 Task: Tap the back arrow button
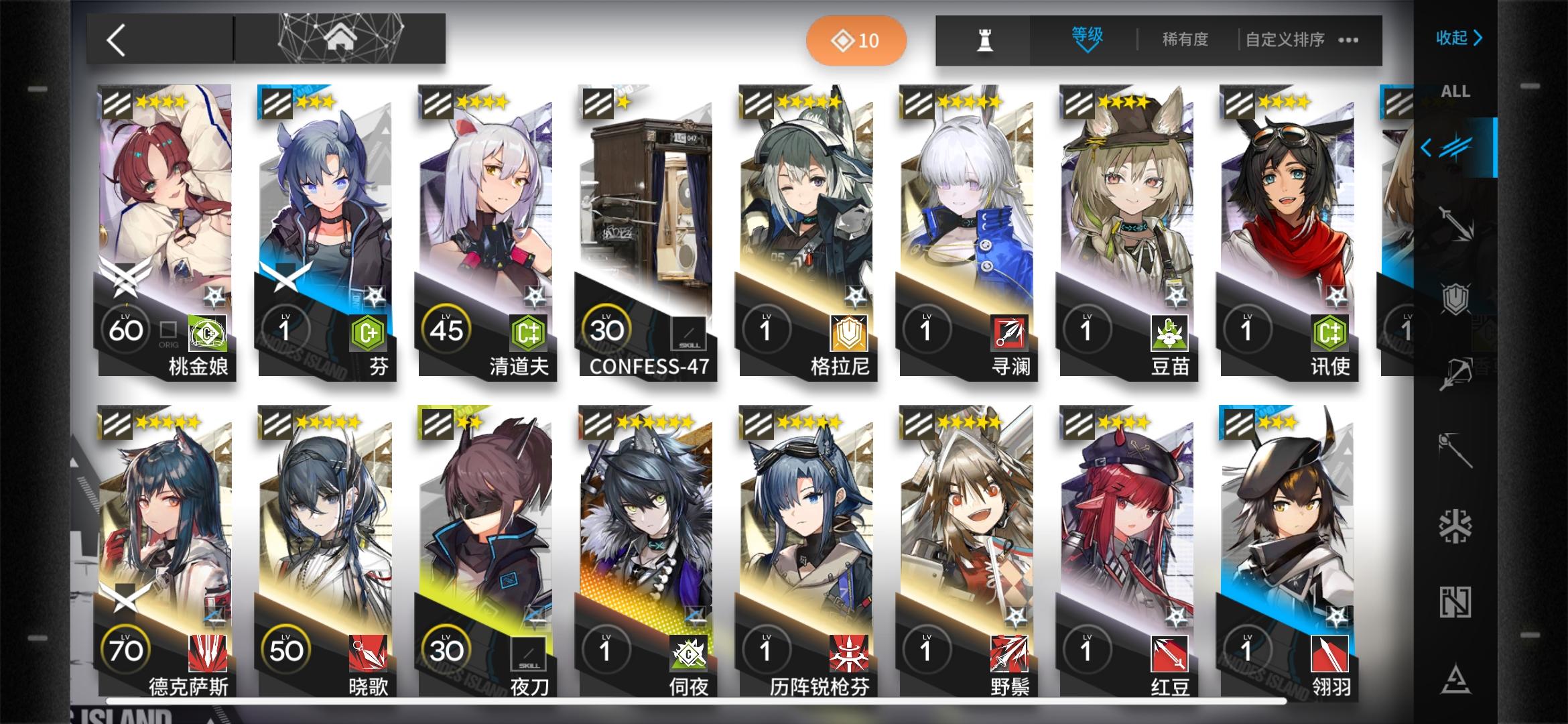pyautogui.click(x=115, y=40)
